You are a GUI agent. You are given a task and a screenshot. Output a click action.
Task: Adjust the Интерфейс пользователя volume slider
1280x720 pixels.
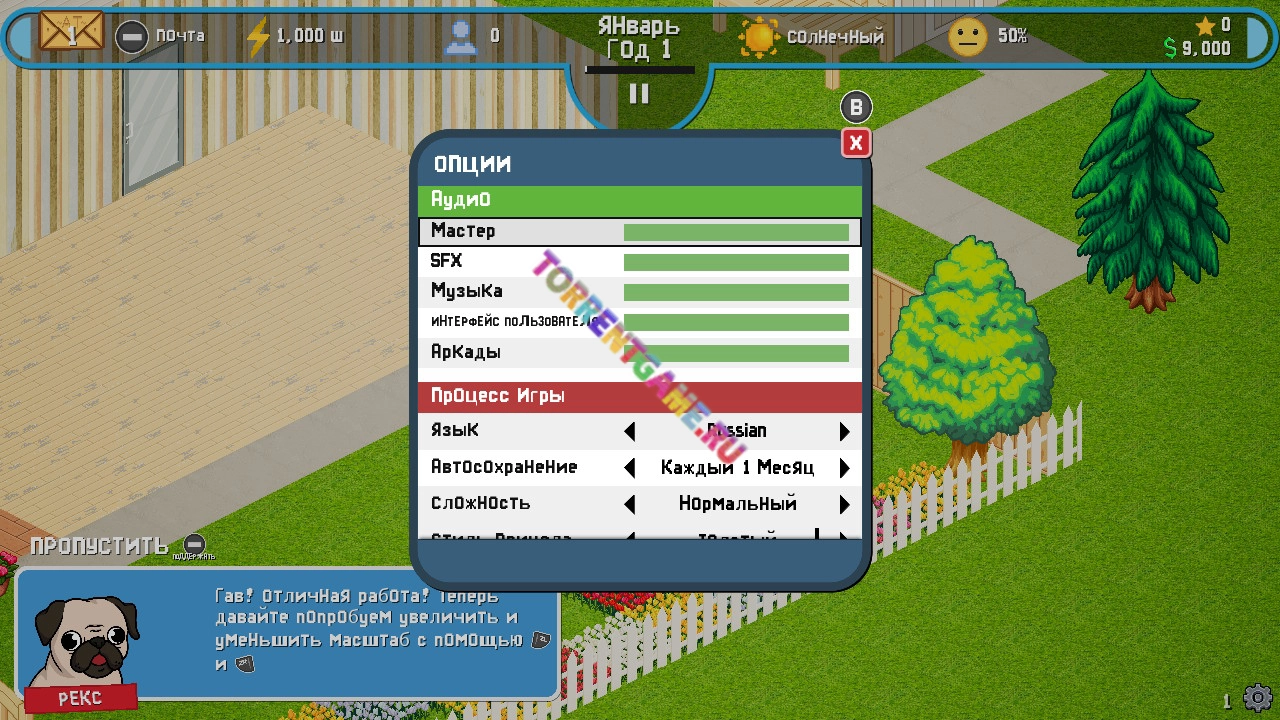736,322
